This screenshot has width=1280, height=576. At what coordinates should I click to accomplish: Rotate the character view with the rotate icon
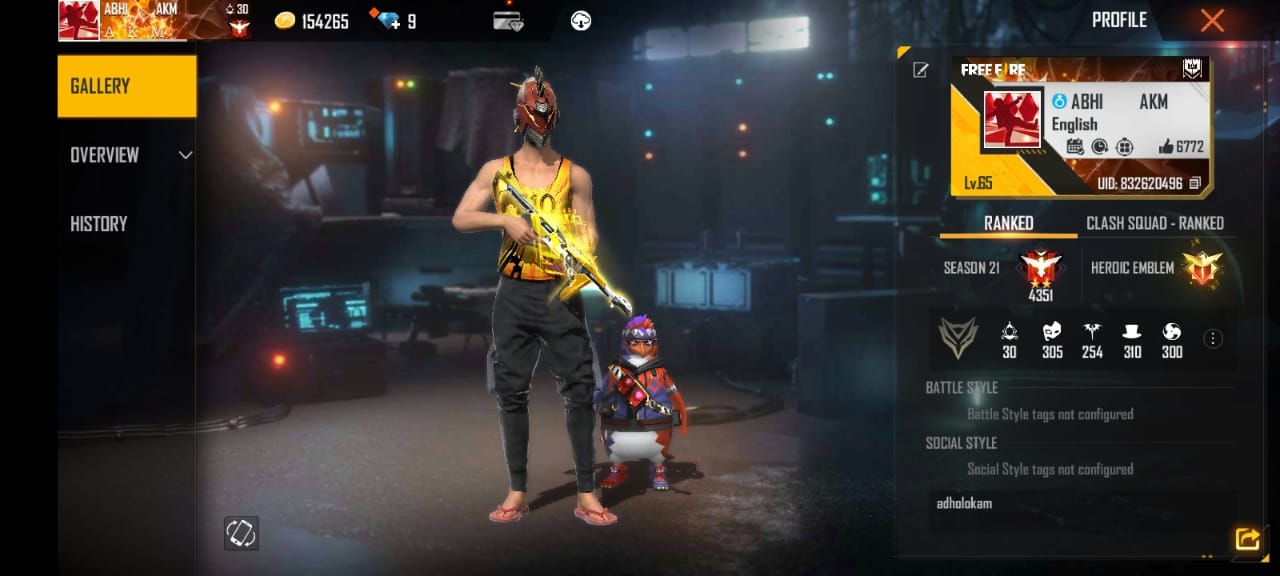pyautogui.click(x=241, y=533)
